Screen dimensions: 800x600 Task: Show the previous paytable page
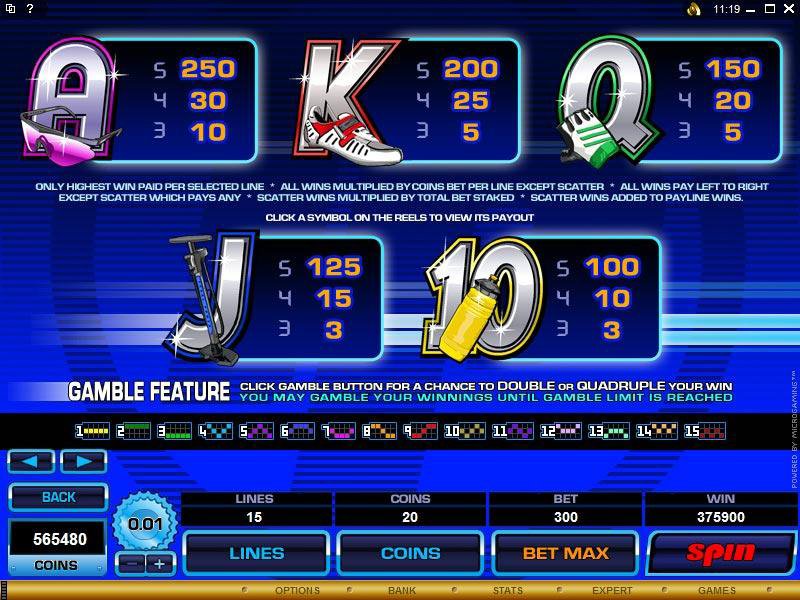[x=30, y=461]
